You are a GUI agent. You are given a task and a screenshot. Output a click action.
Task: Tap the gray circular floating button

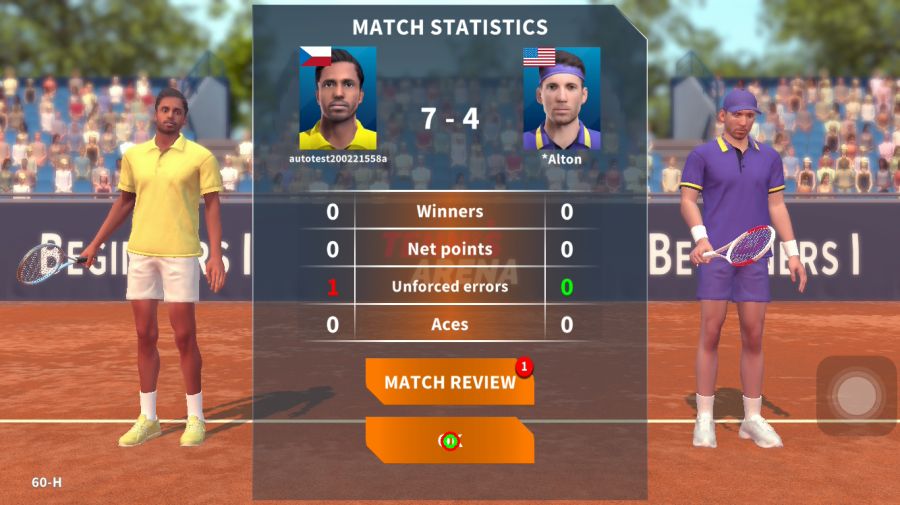[855, 396]
